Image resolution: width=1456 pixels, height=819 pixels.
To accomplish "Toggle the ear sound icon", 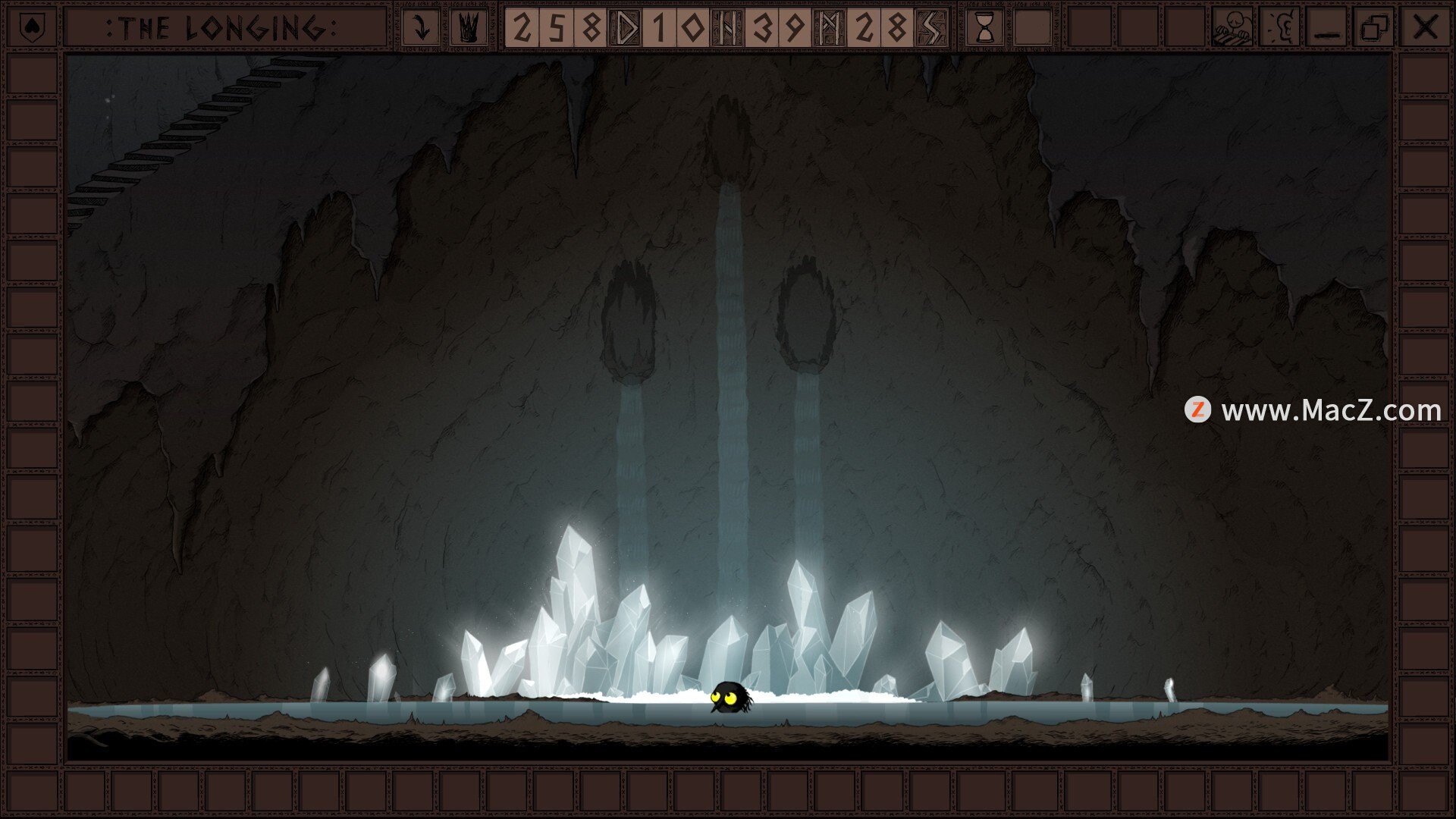I will point(1281,28).
